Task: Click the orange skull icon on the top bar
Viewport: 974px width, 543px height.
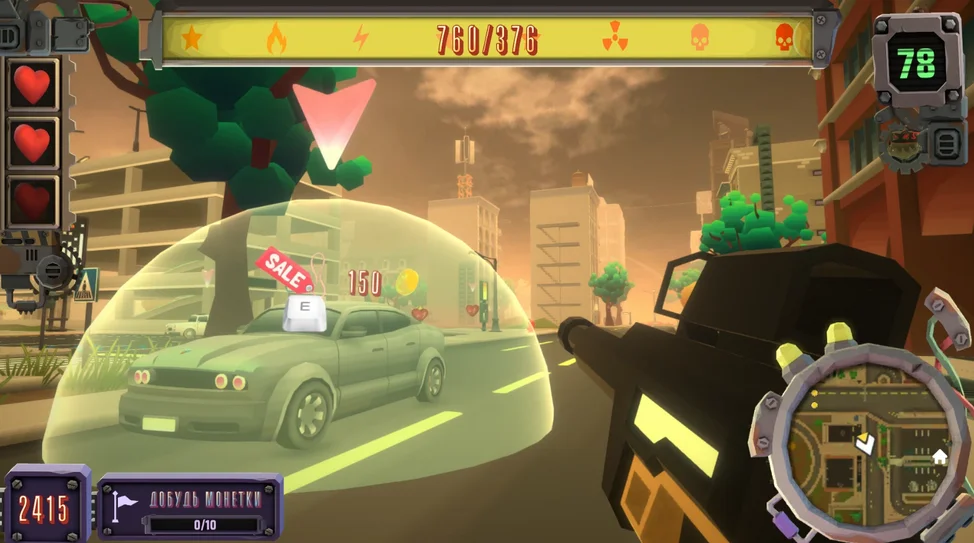Action: click(700, 38)
